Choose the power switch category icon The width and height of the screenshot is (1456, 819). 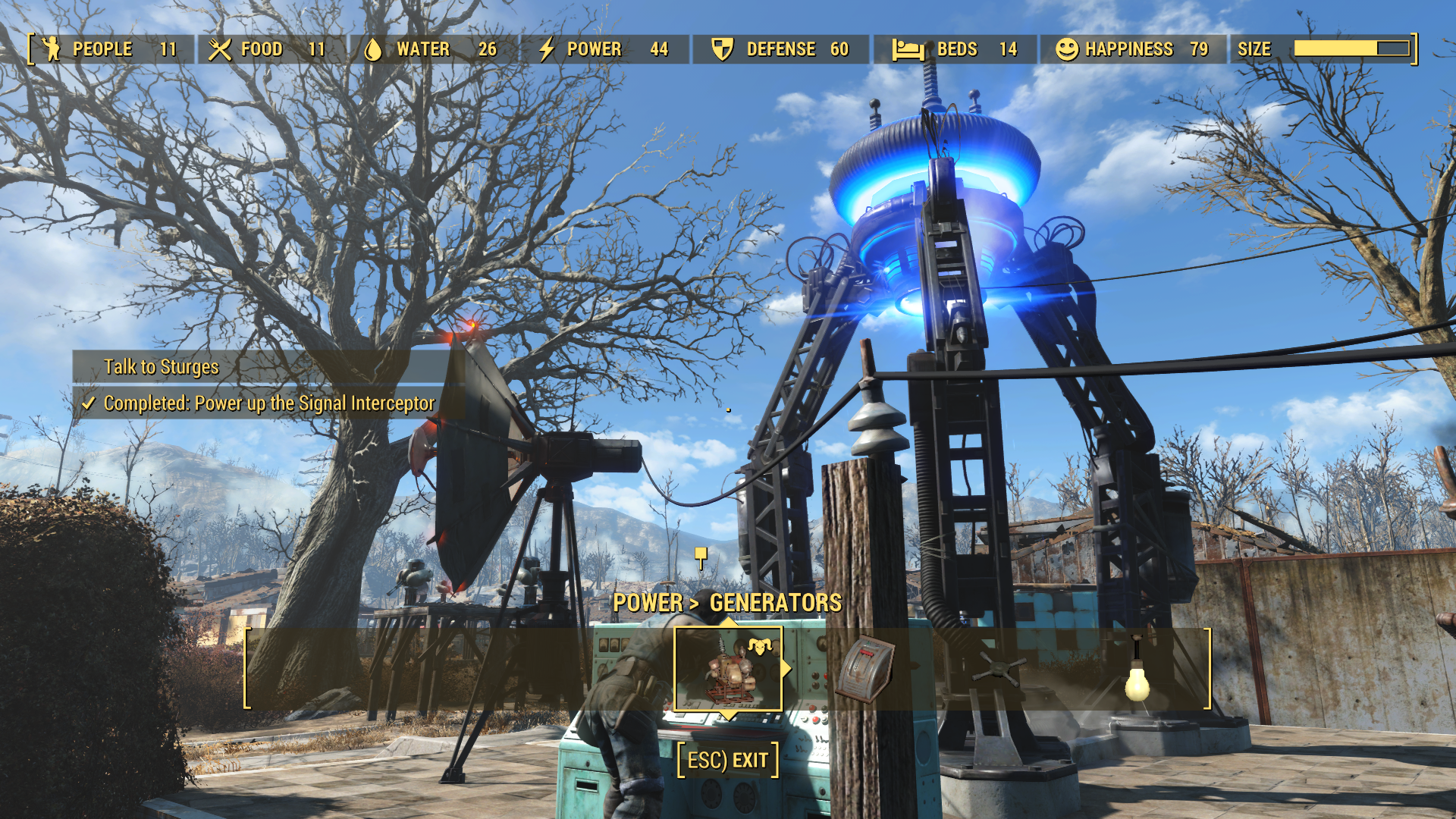(x=864, y=669)
